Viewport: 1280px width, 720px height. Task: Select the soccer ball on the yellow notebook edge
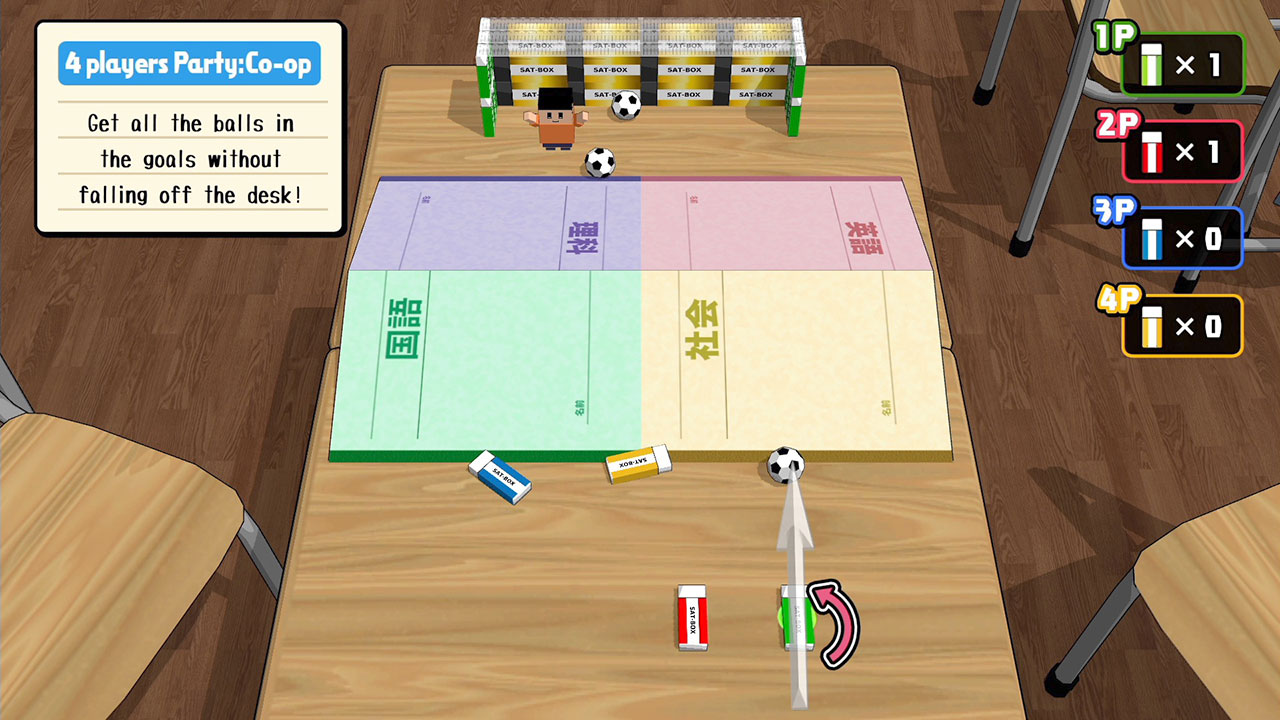787,466
